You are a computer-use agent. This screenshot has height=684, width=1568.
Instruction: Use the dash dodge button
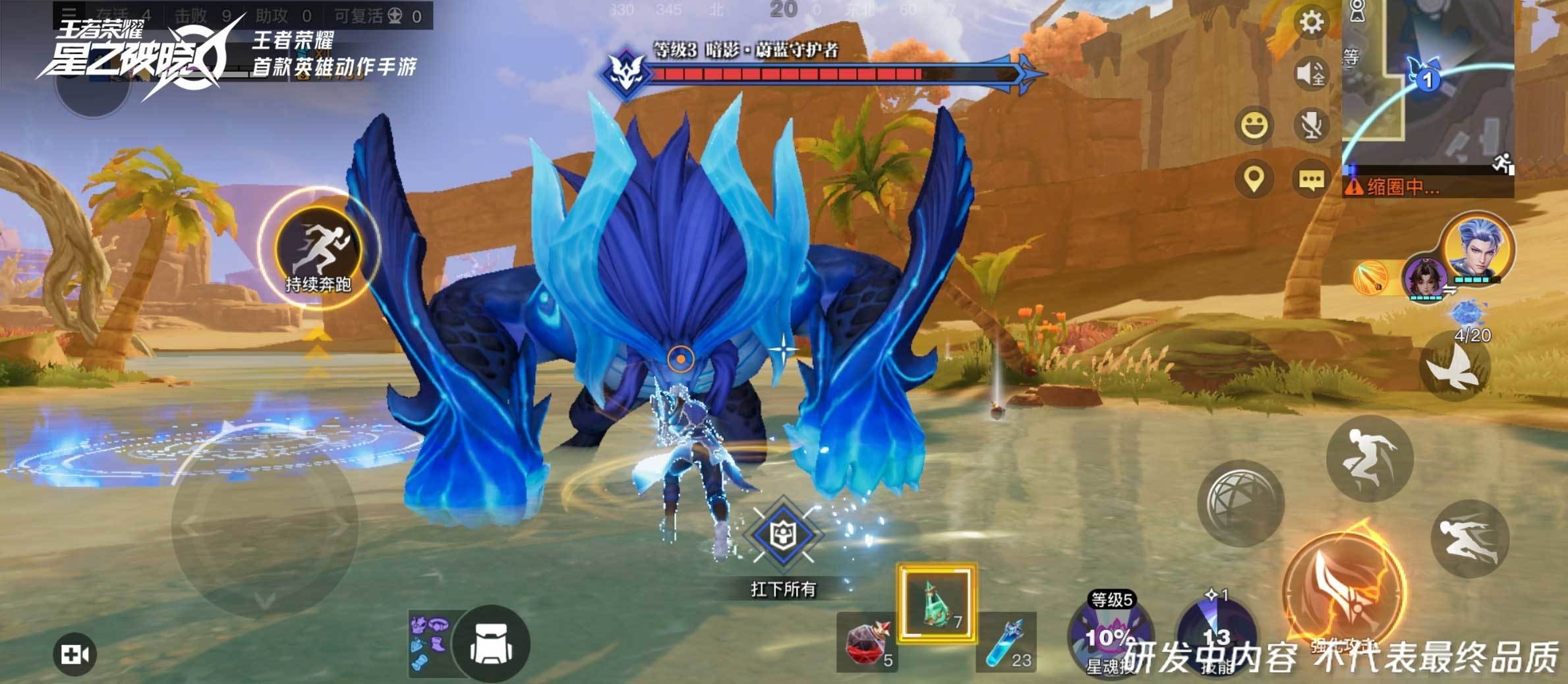pos(1470,538)
